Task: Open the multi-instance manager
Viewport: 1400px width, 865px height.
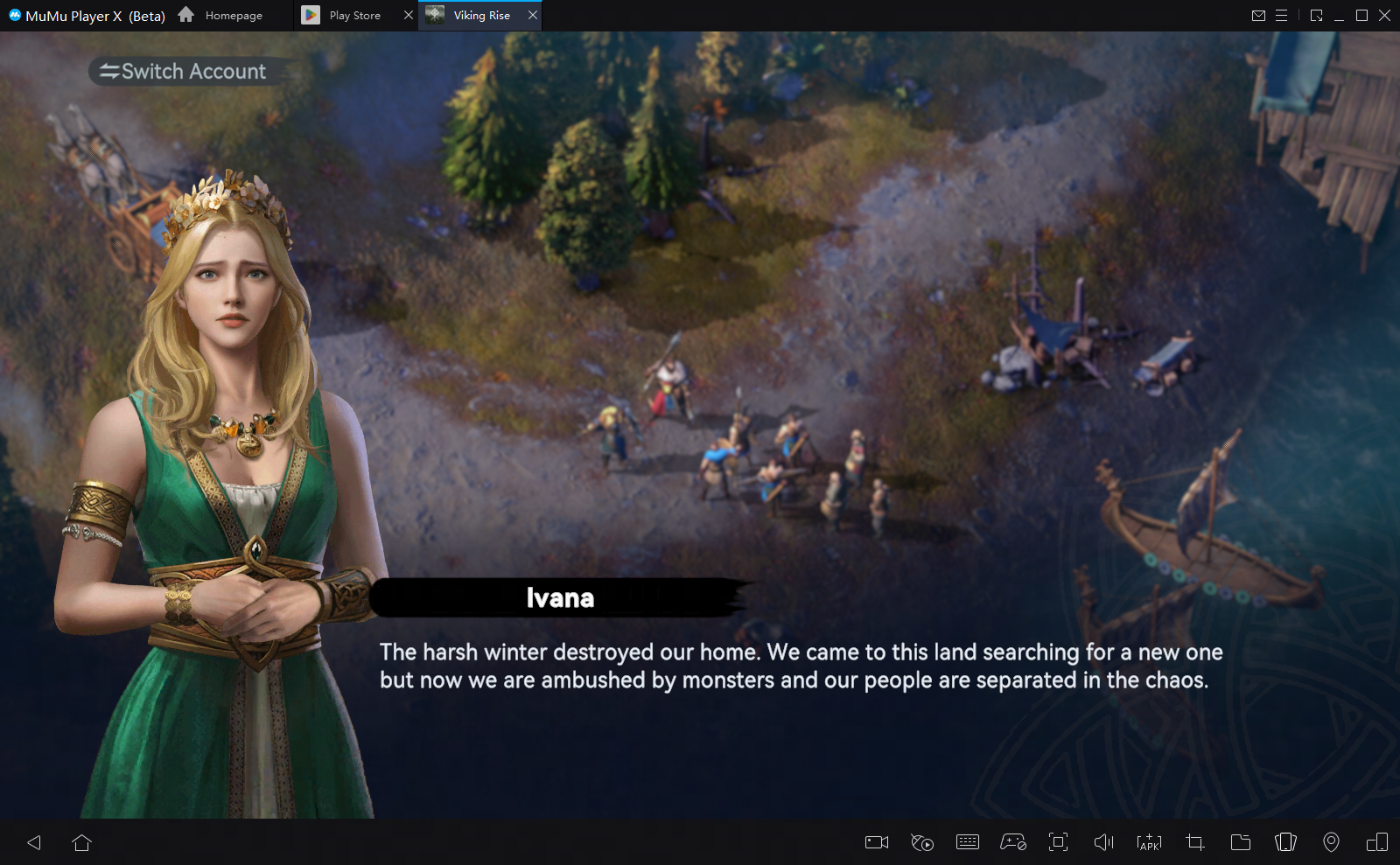Action: [x=1376, y=842]
